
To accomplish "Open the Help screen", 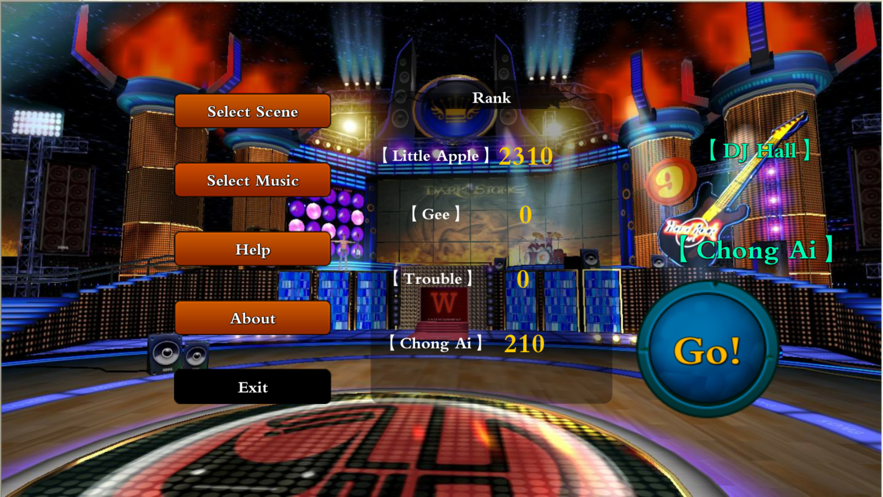I will click(x=252, y=250).
